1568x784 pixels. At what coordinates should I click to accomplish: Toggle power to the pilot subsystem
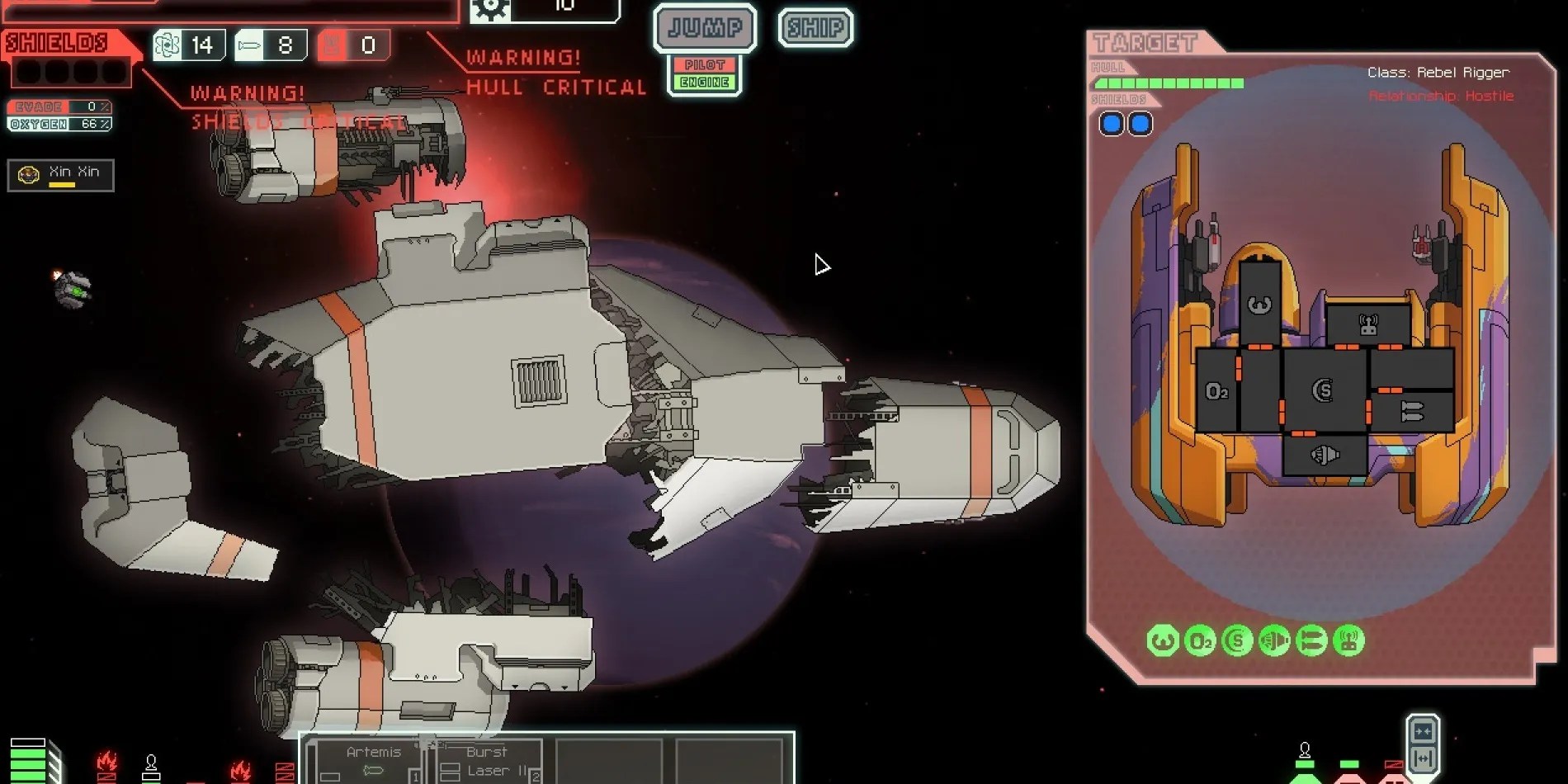coord(704,63)
